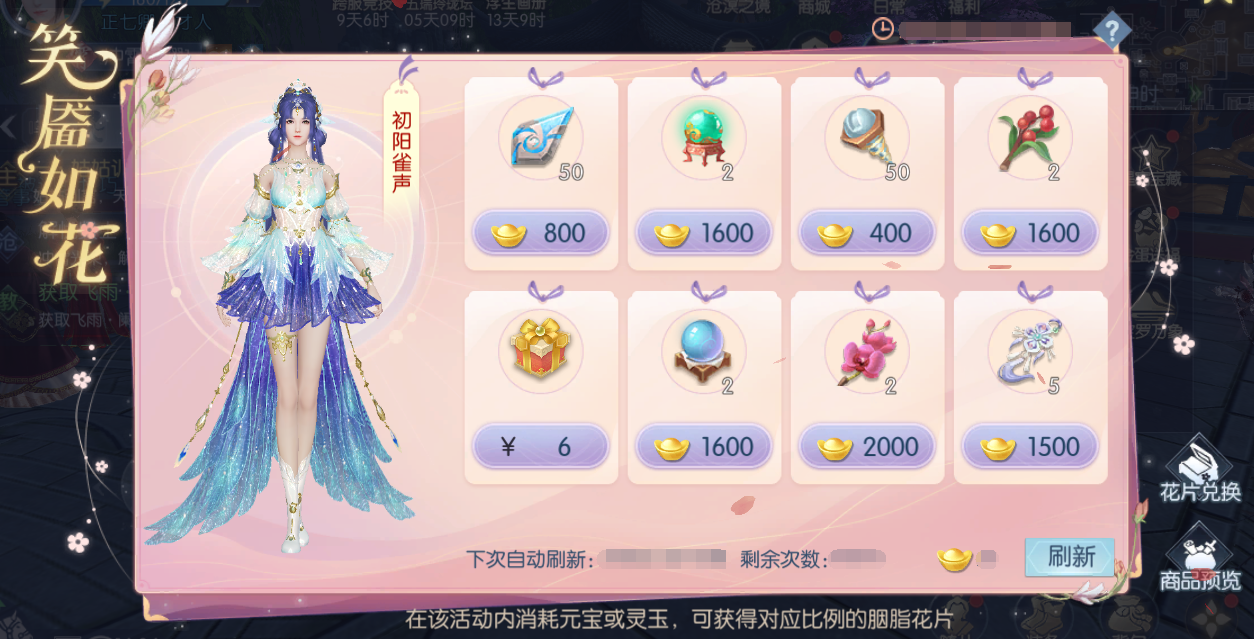1254x639 pixels.
Task: Select the 初阳雀声 outfit label
Action: 400,156
